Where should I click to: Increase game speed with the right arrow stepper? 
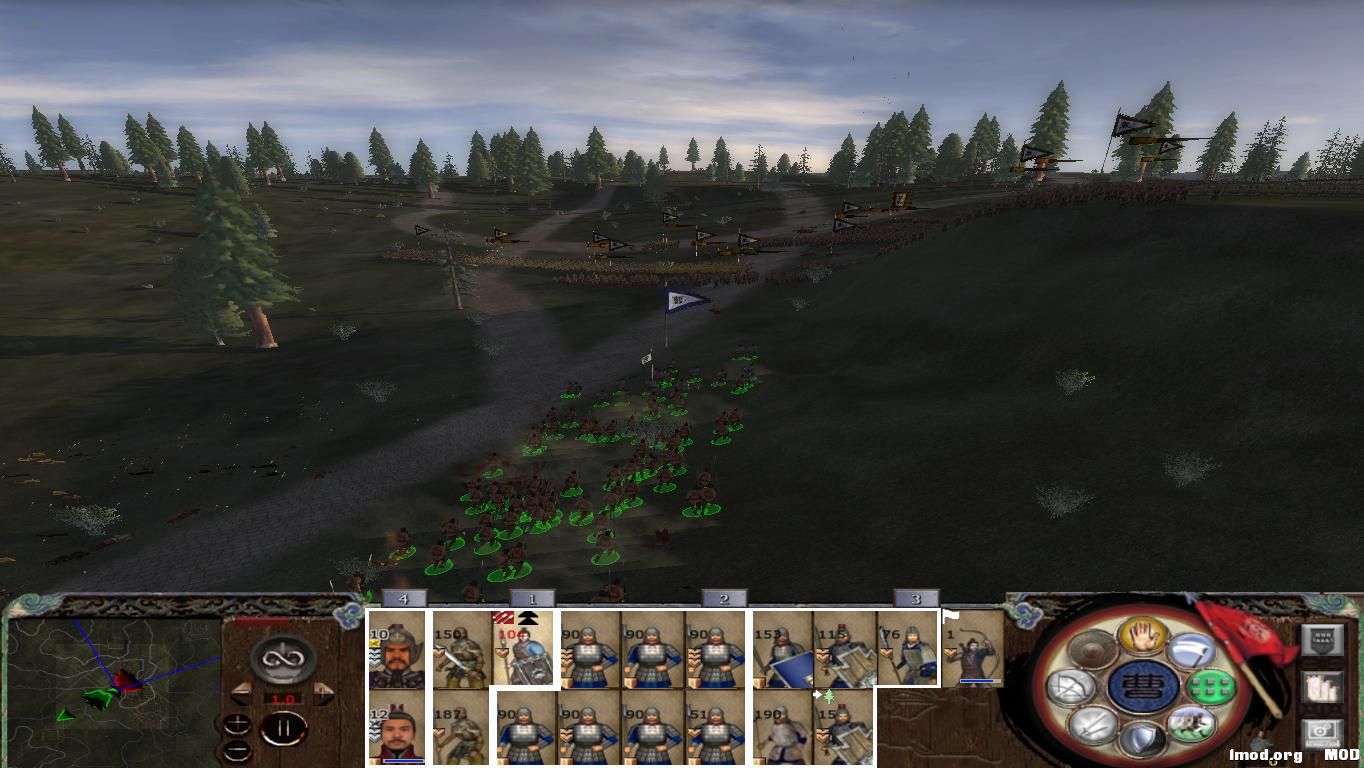[323, 694]
